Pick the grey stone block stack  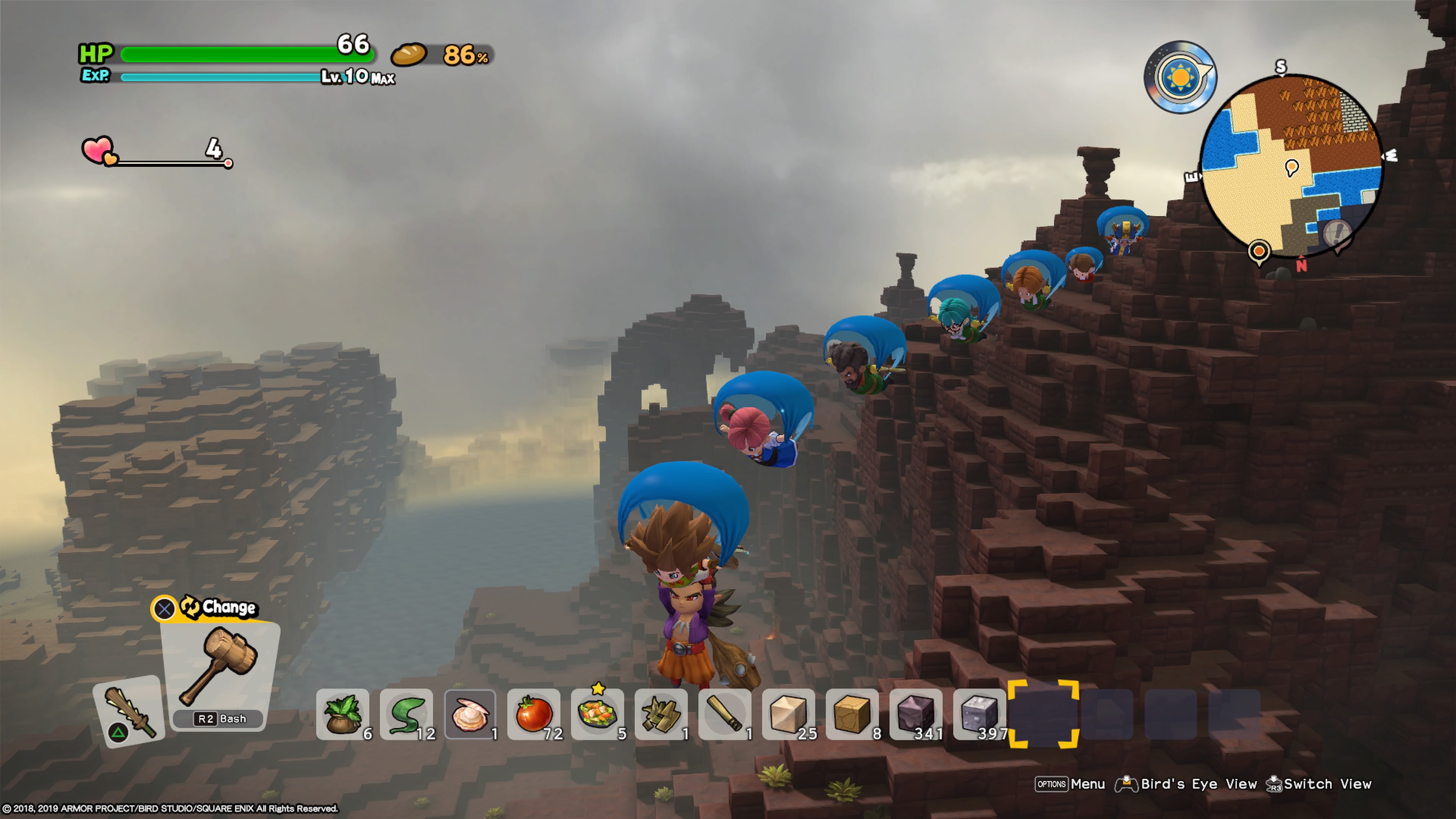click(979, 714)
